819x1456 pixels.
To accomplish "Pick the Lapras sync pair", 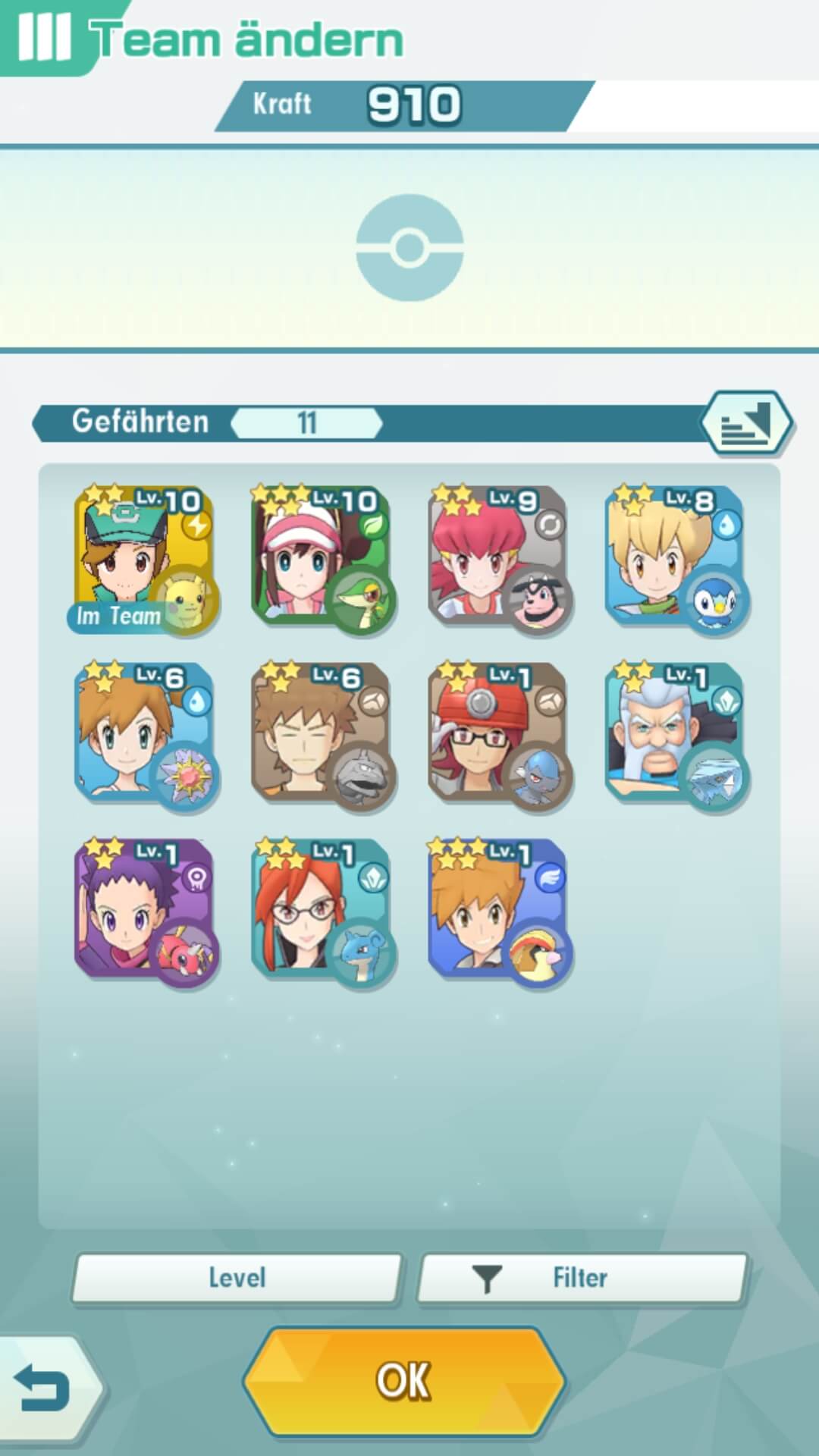I will pos(320,910).
